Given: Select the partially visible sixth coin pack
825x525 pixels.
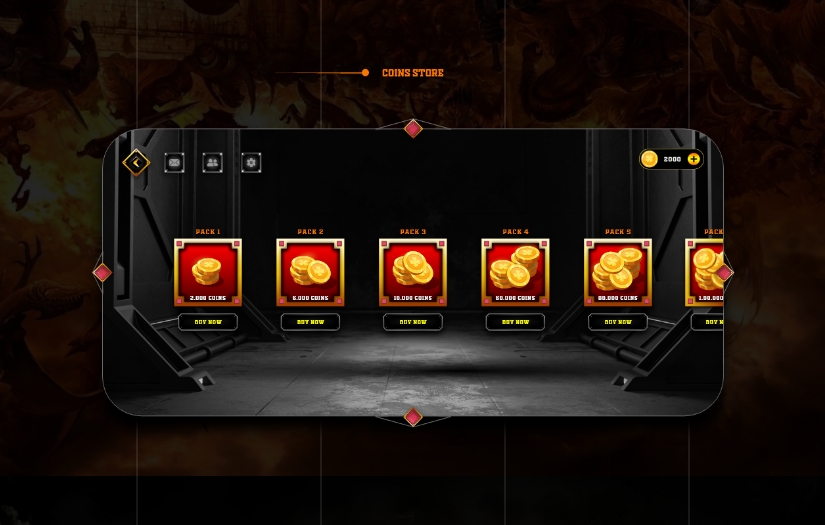Looking at the screenshot, I should click(704, 272).
